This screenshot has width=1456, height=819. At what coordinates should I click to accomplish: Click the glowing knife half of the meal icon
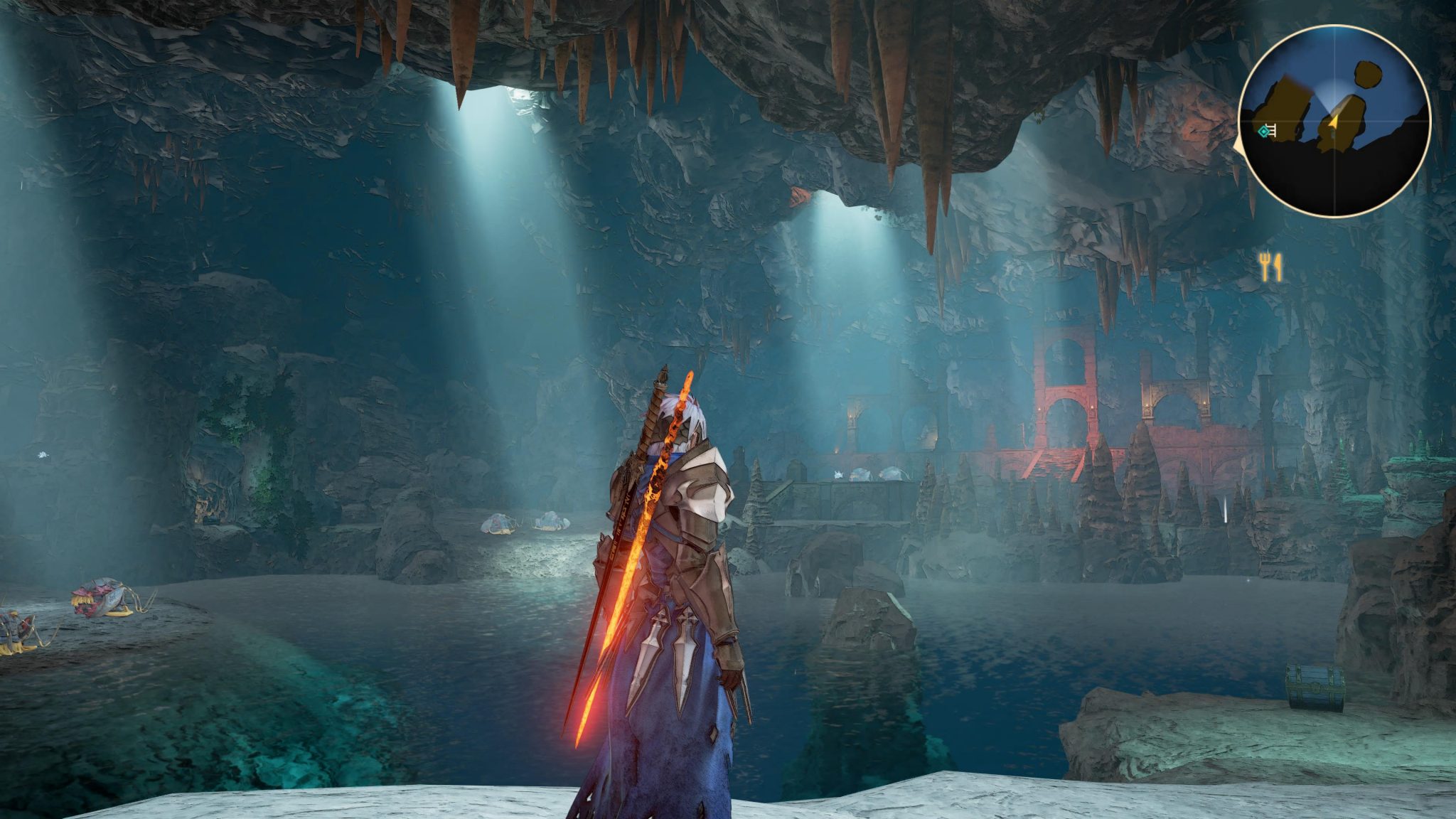(x=1278, y=268)
